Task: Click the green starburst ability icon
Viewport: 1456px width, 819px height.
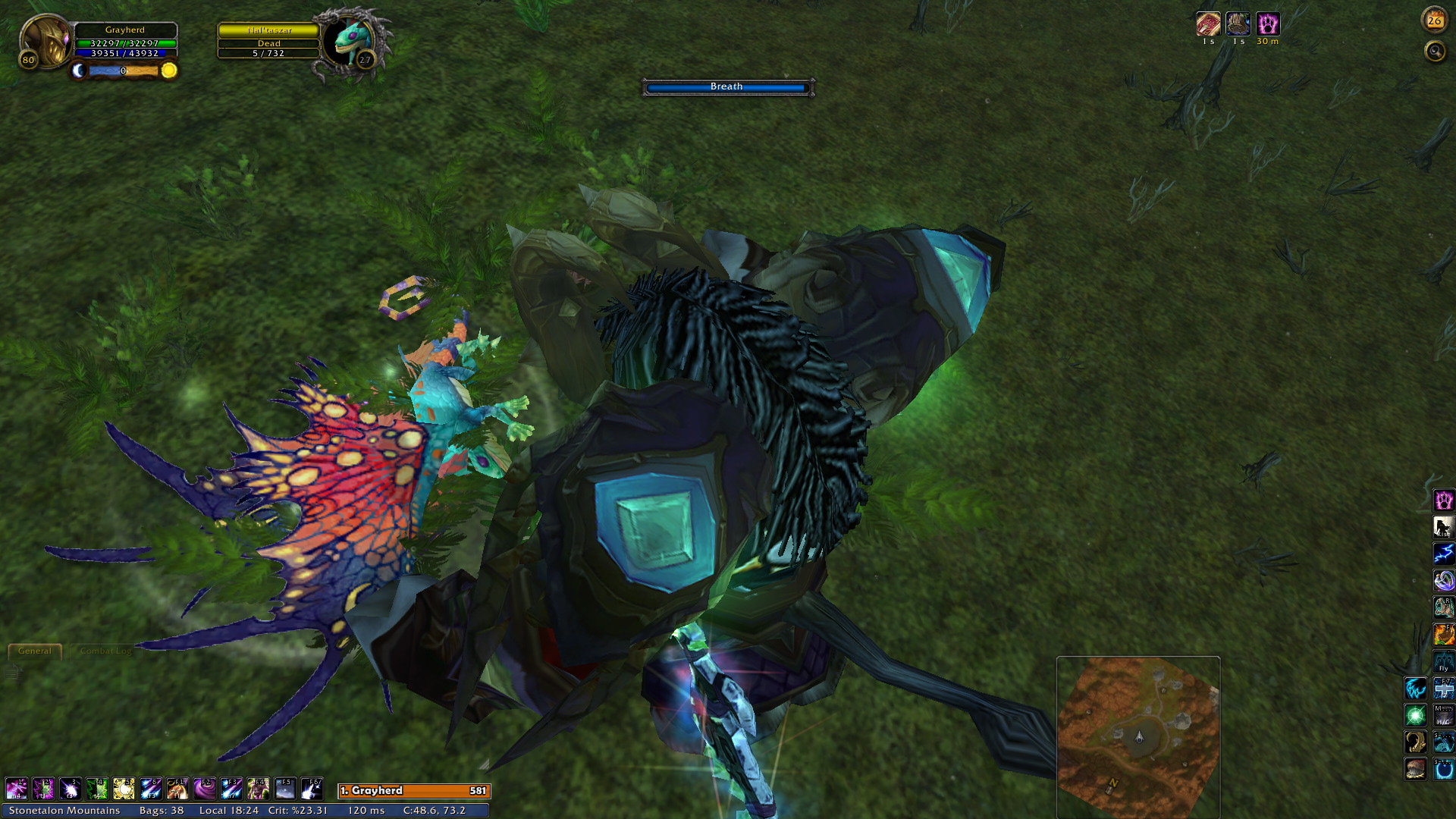Action: click(x=1415, y=715)
